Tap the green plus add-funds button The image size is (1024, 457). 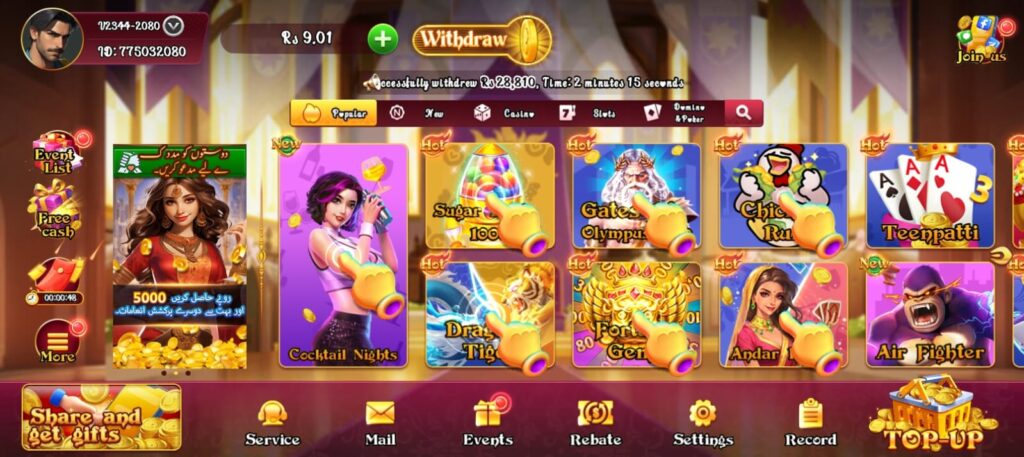tap(383, 39)
